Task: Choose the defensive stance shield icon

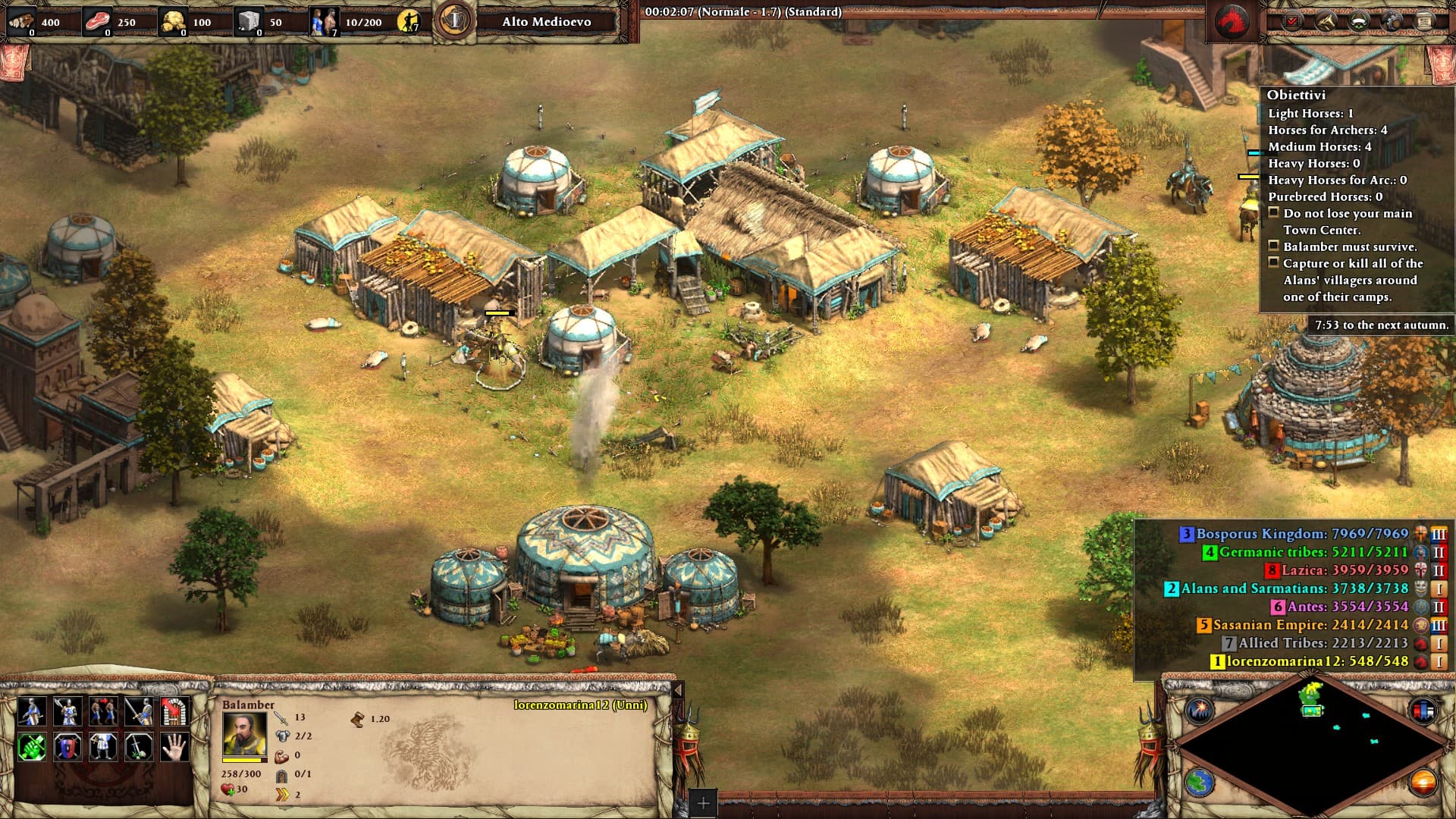Action: point(67,747)
